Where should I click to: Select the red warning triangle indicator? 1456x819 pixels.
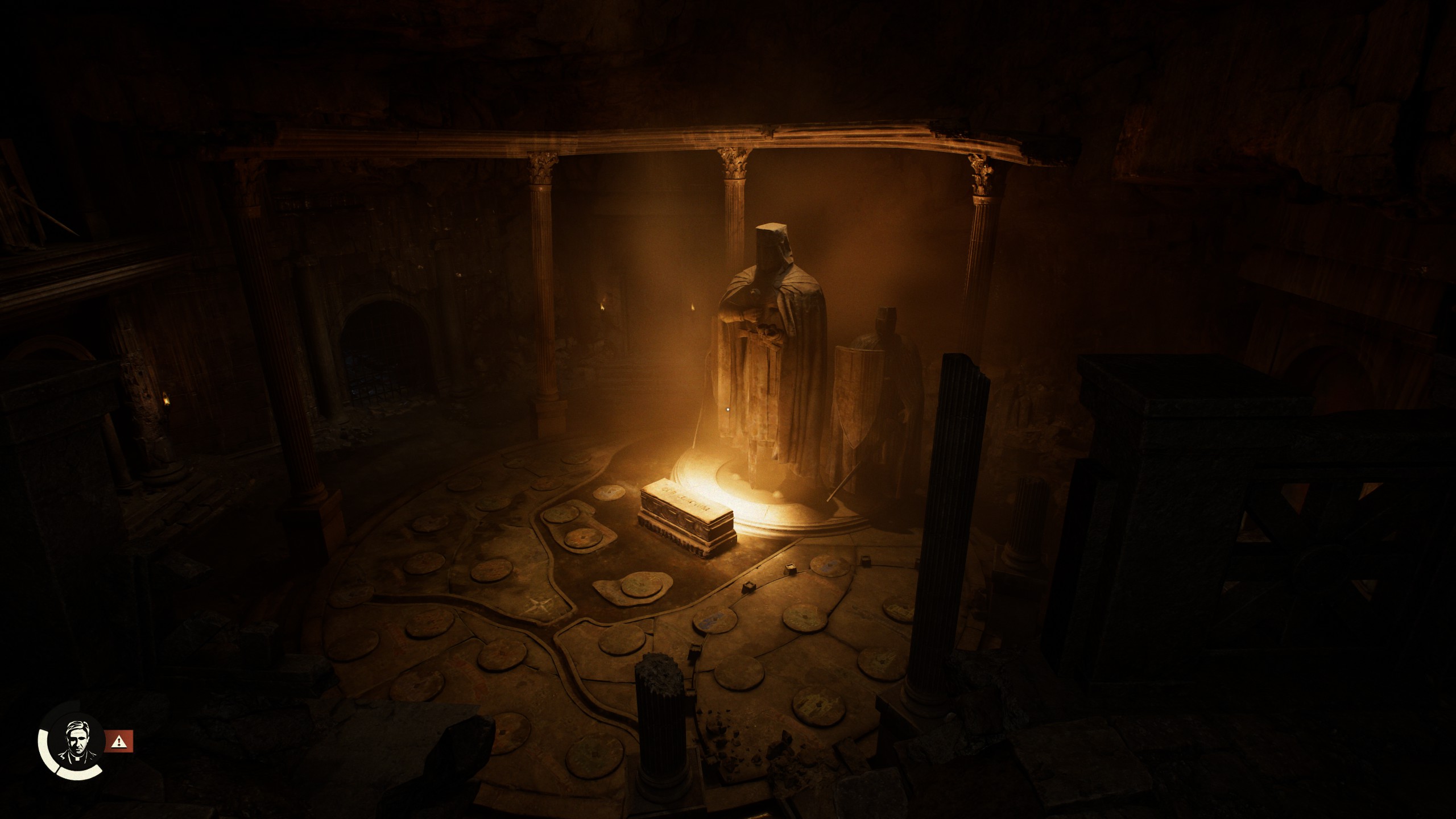point(119,741)
